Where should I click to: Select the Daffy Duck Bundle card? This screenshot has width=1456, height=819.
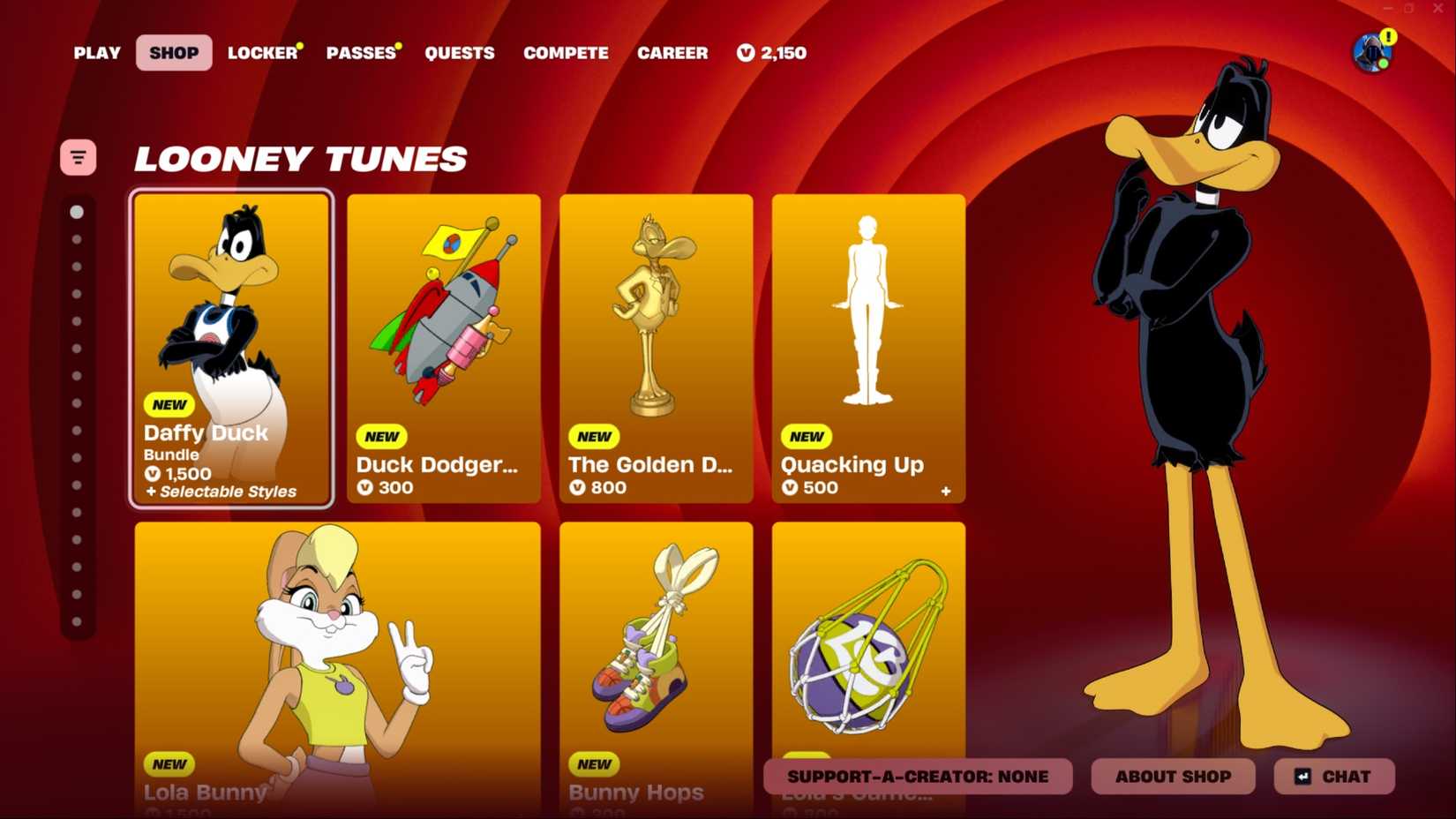click(231, 349)
